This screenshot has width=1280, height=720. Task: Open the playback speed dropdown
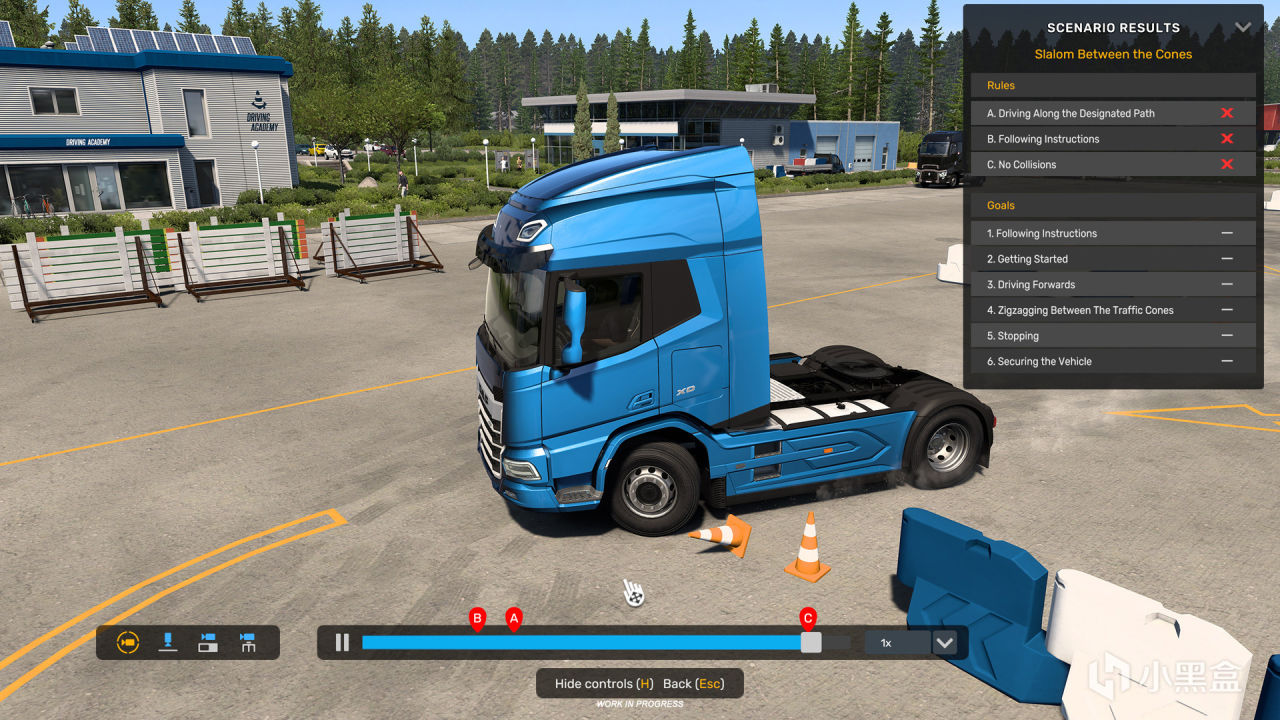pos(944,643)
